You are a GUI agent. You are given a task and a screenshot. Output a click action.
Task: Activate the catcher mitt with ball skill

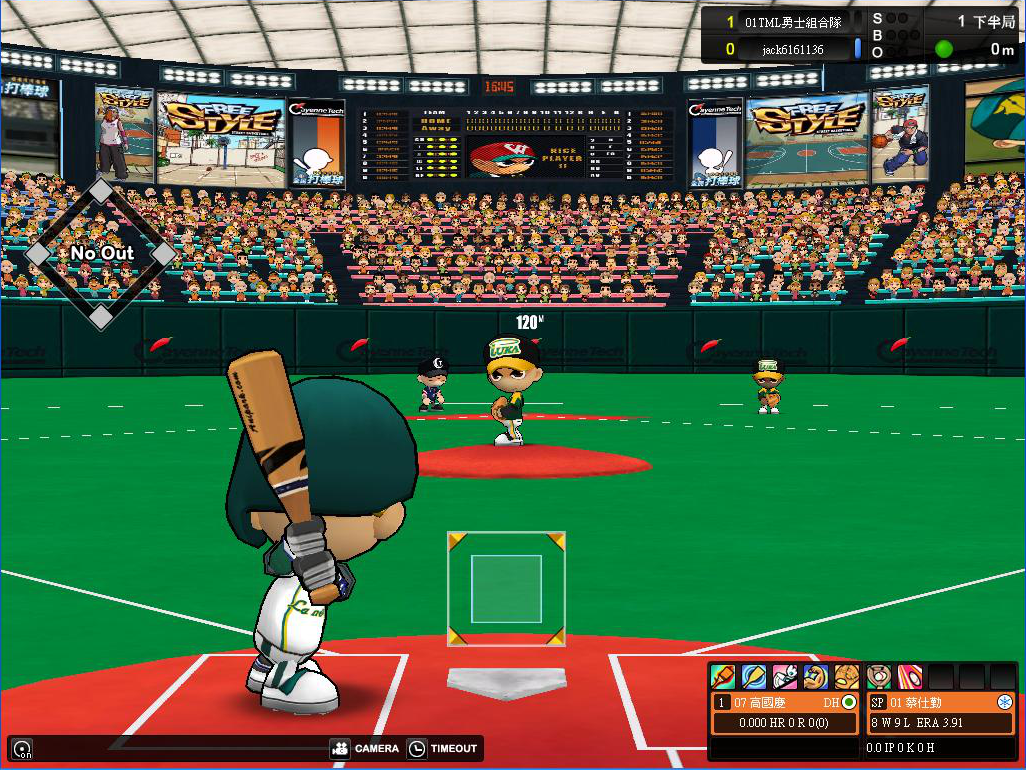[879, 677]
